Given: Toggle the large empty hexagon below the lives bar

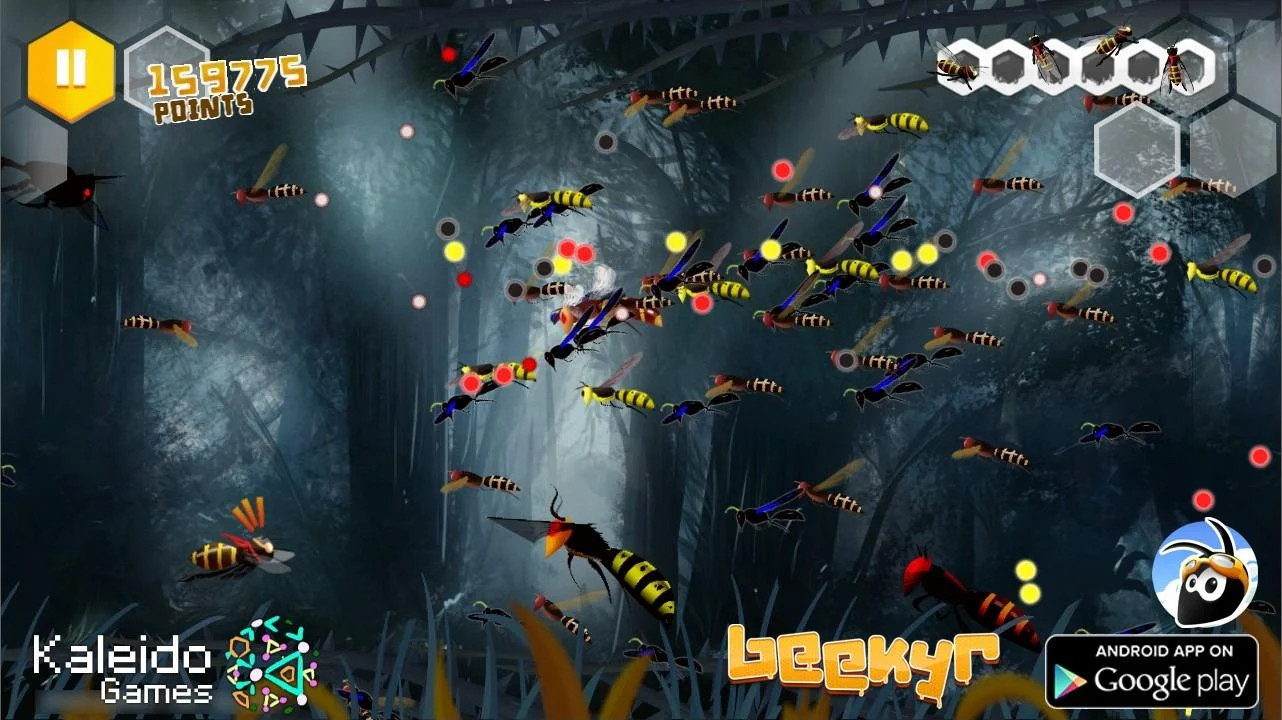Looking at the screenshot, I should (1137, 150).
